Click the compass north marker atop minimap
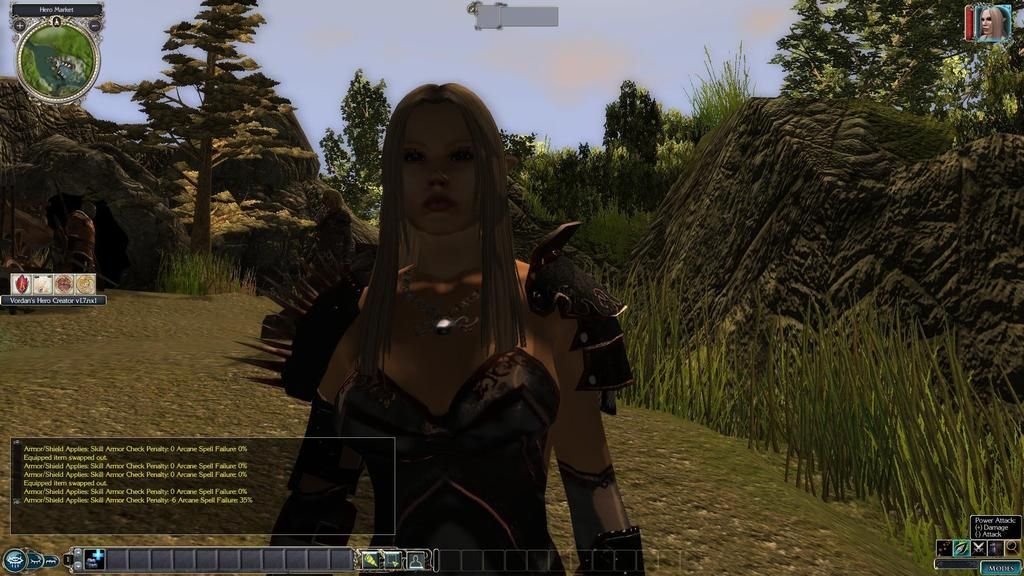Viewport: 1024px width, 576px height. tap(58, 21)
